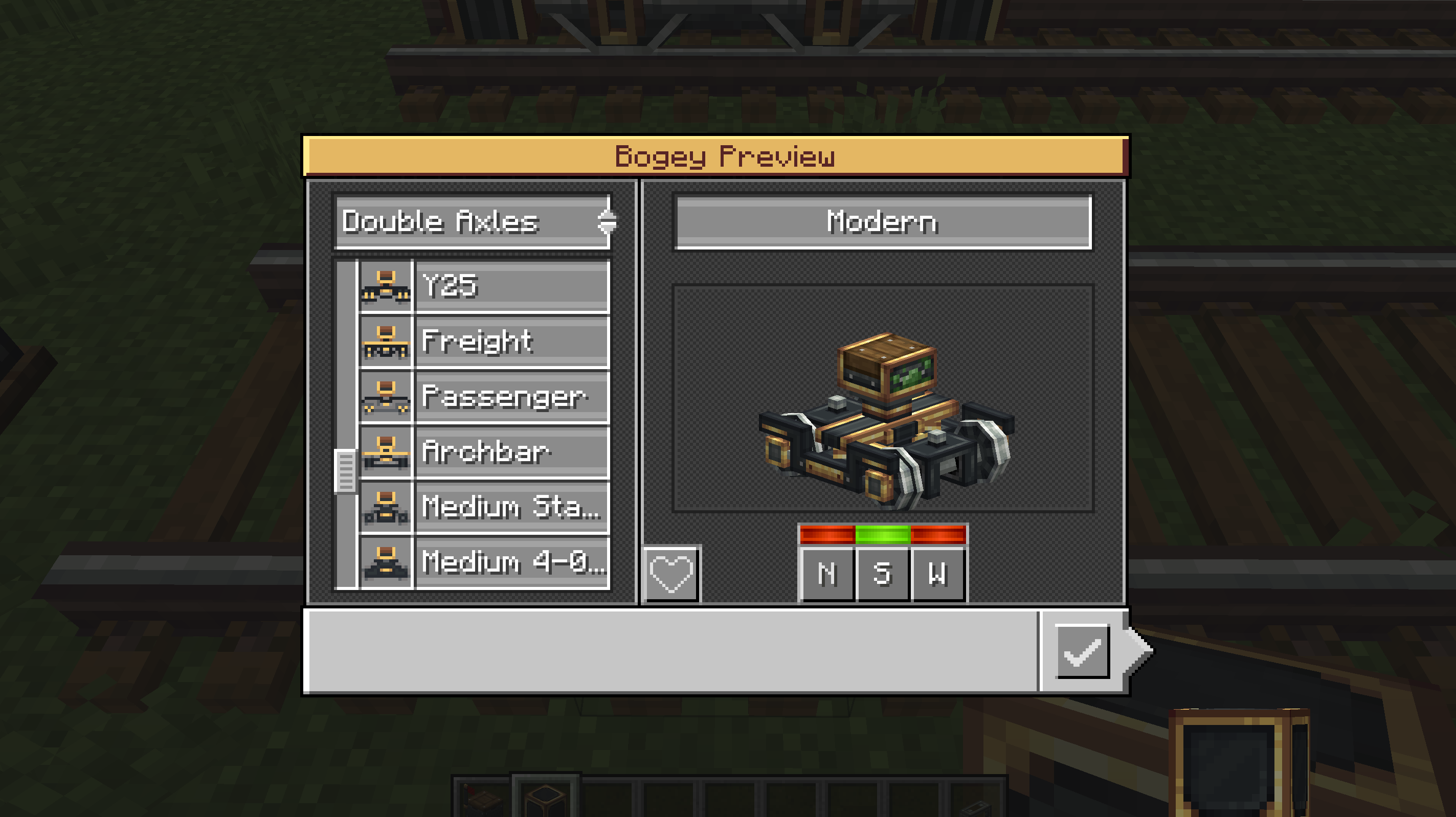
Task: Choose the W gauge option
Action: (x=938, y=574)
